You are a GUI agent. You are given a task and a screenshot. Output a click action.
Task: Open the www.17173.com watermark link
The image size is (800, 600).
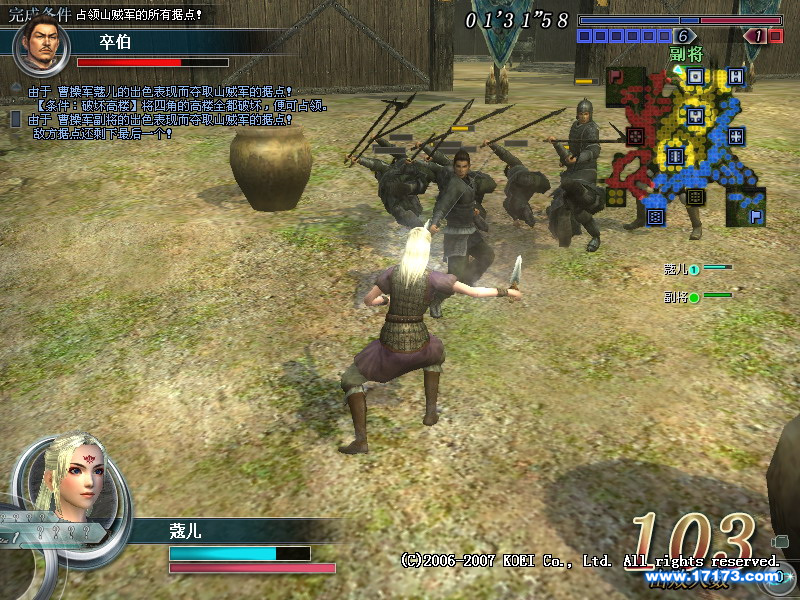click(x=712, y=576)
